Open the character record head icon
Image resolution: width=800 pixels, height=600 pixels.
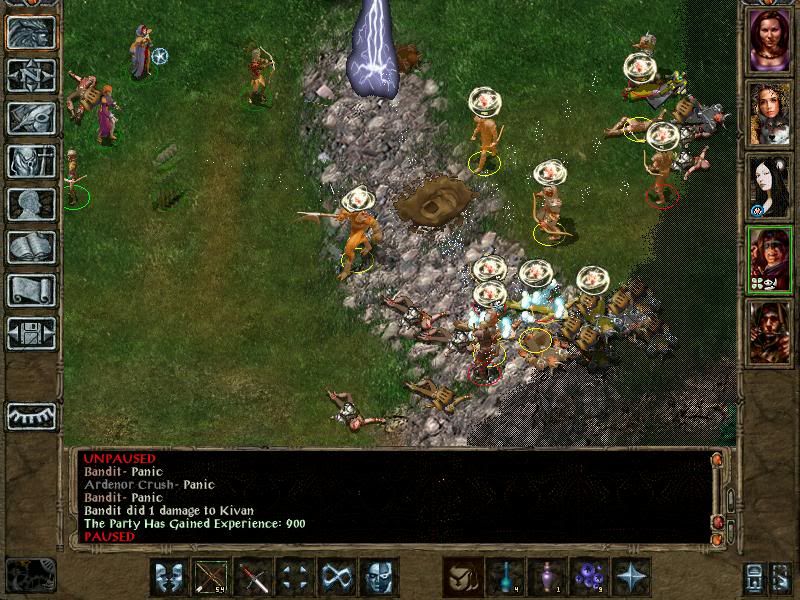pyautogui.click(x=31, y=204)
